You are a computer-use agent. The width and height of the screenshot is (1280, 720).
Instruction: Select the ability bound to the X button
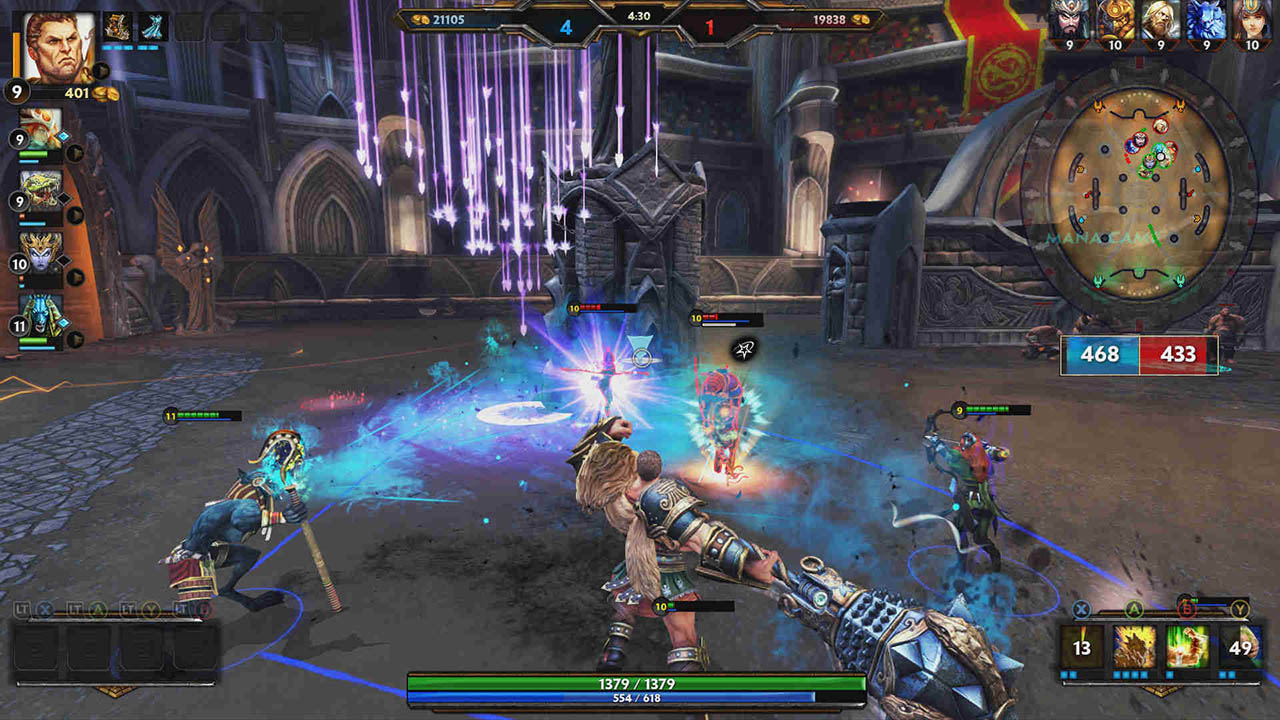[x=1081, y=645]
